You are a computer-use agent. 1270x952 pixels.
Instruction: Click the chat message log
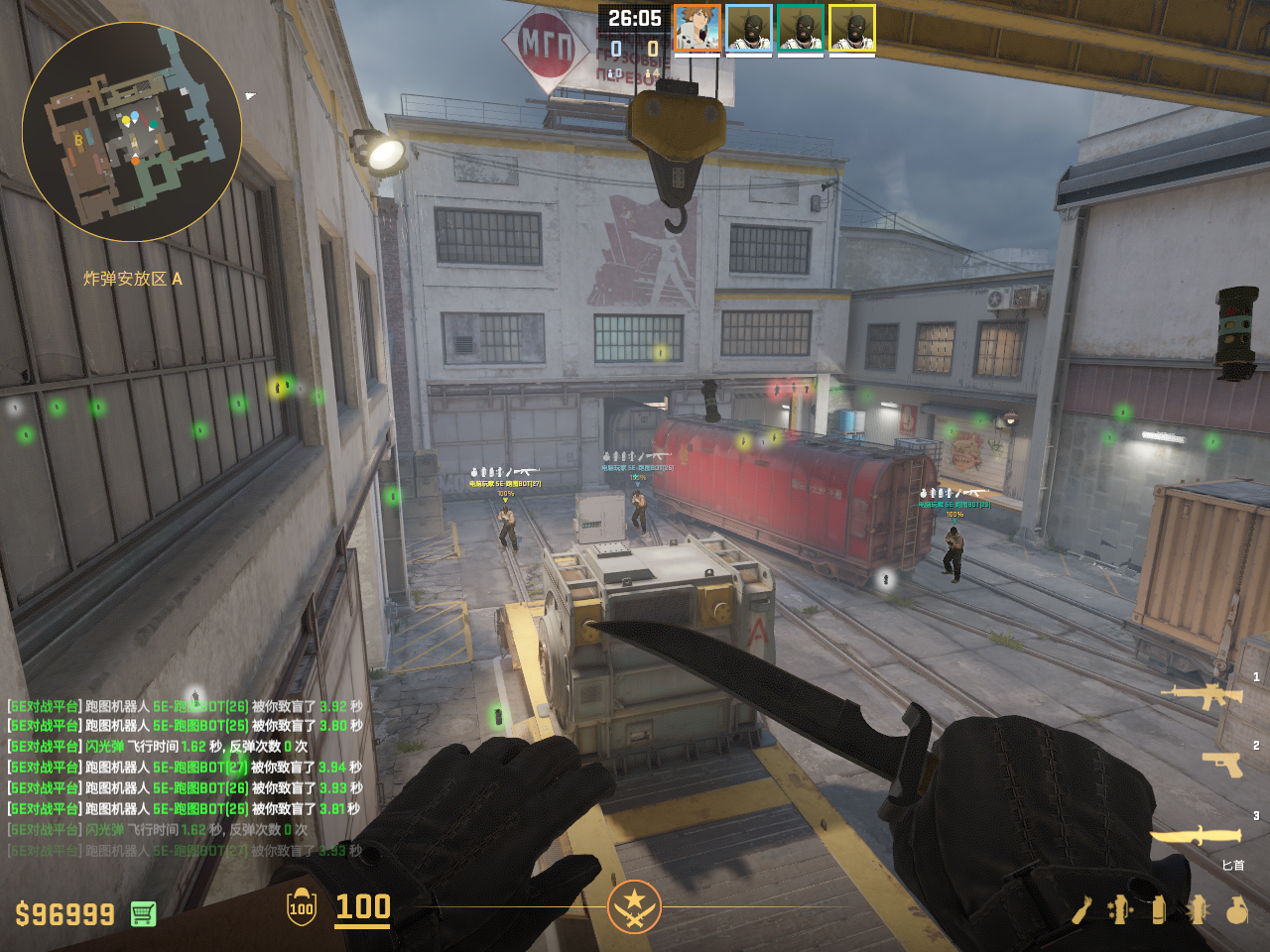186,777
